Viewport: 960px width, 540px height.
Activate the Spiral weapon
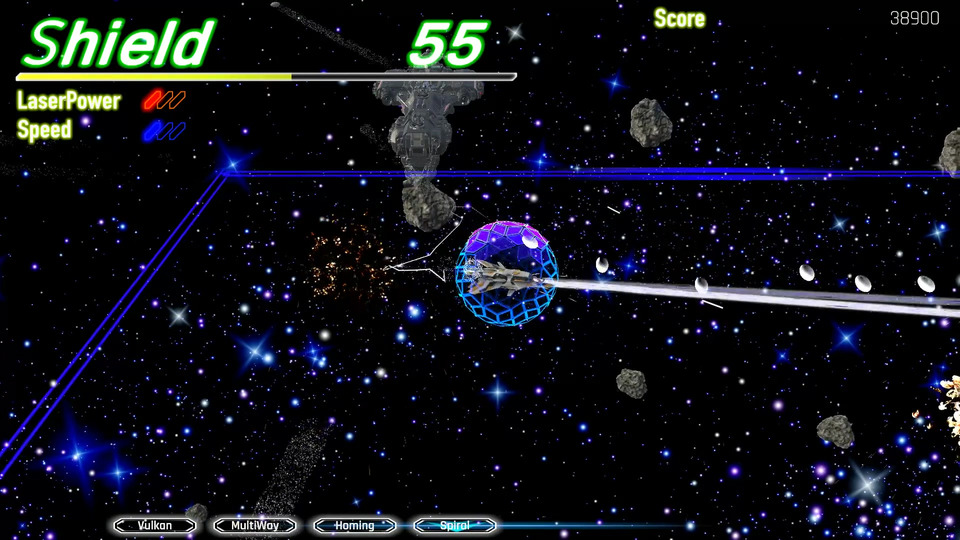tap(455, 525)
